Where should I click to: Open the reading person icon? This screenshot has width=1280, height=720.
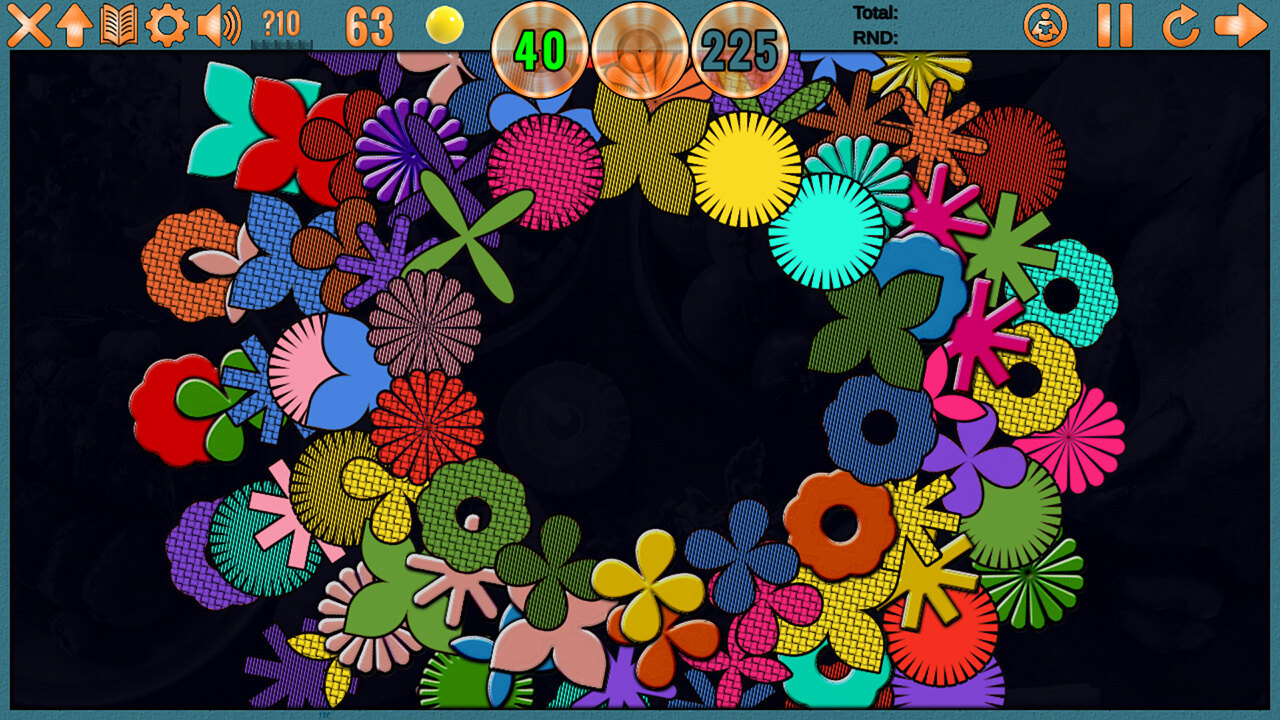point(1045,25)
